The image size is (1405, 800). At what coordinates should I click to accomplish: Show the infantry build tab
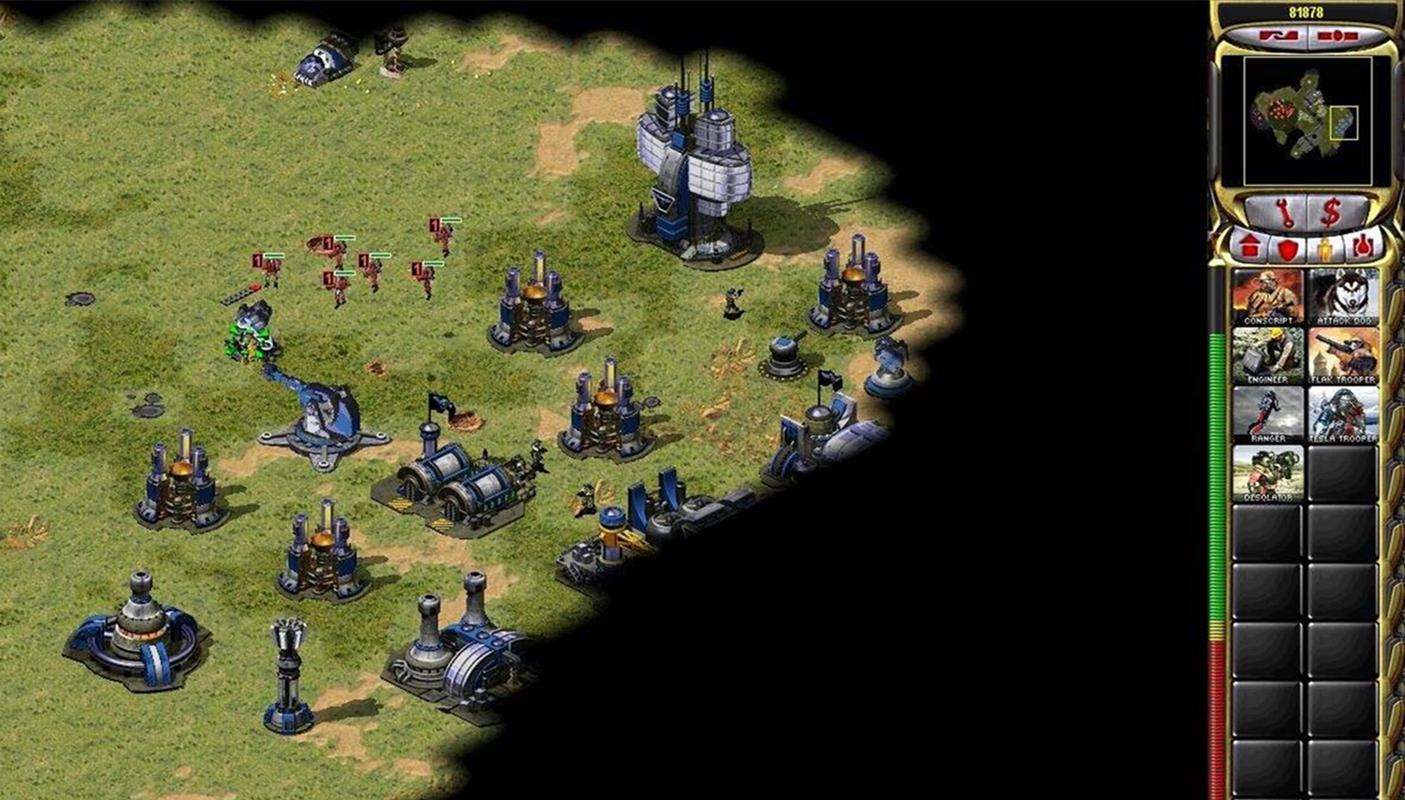[x=1325, y=246]
